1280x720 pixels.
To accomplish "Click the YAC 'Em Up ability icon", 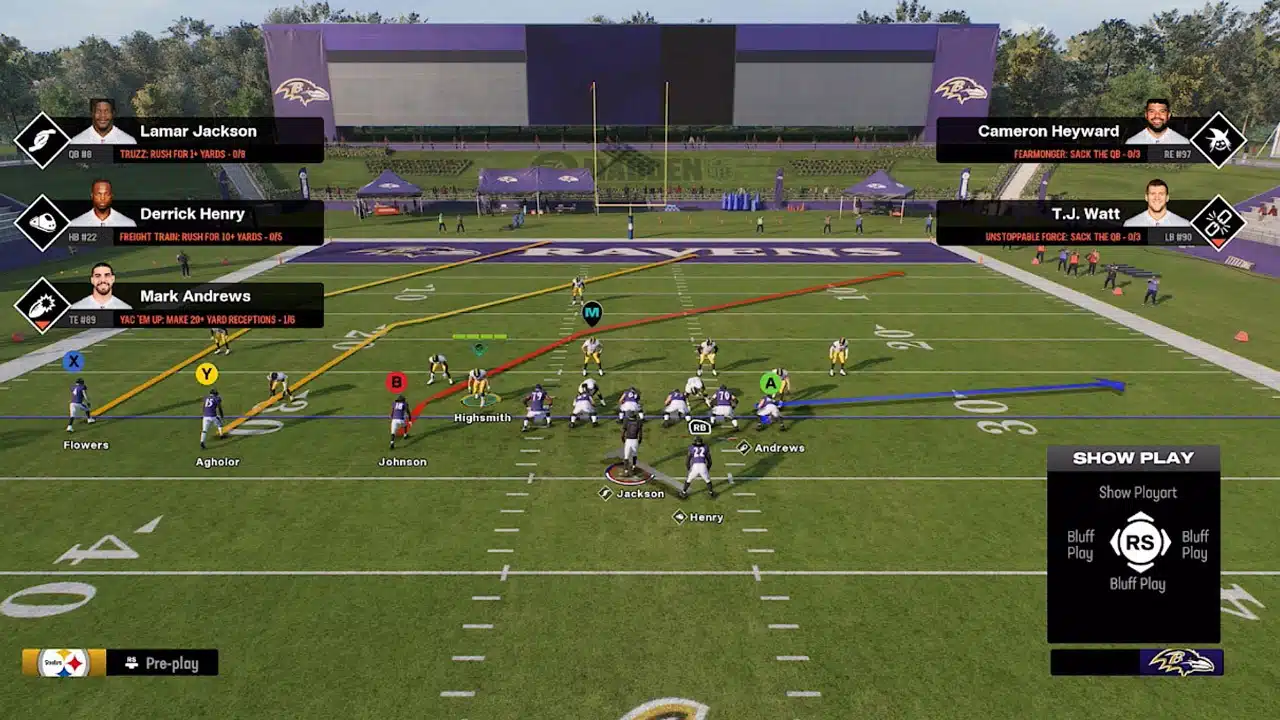I will click(x=41, y=304).
